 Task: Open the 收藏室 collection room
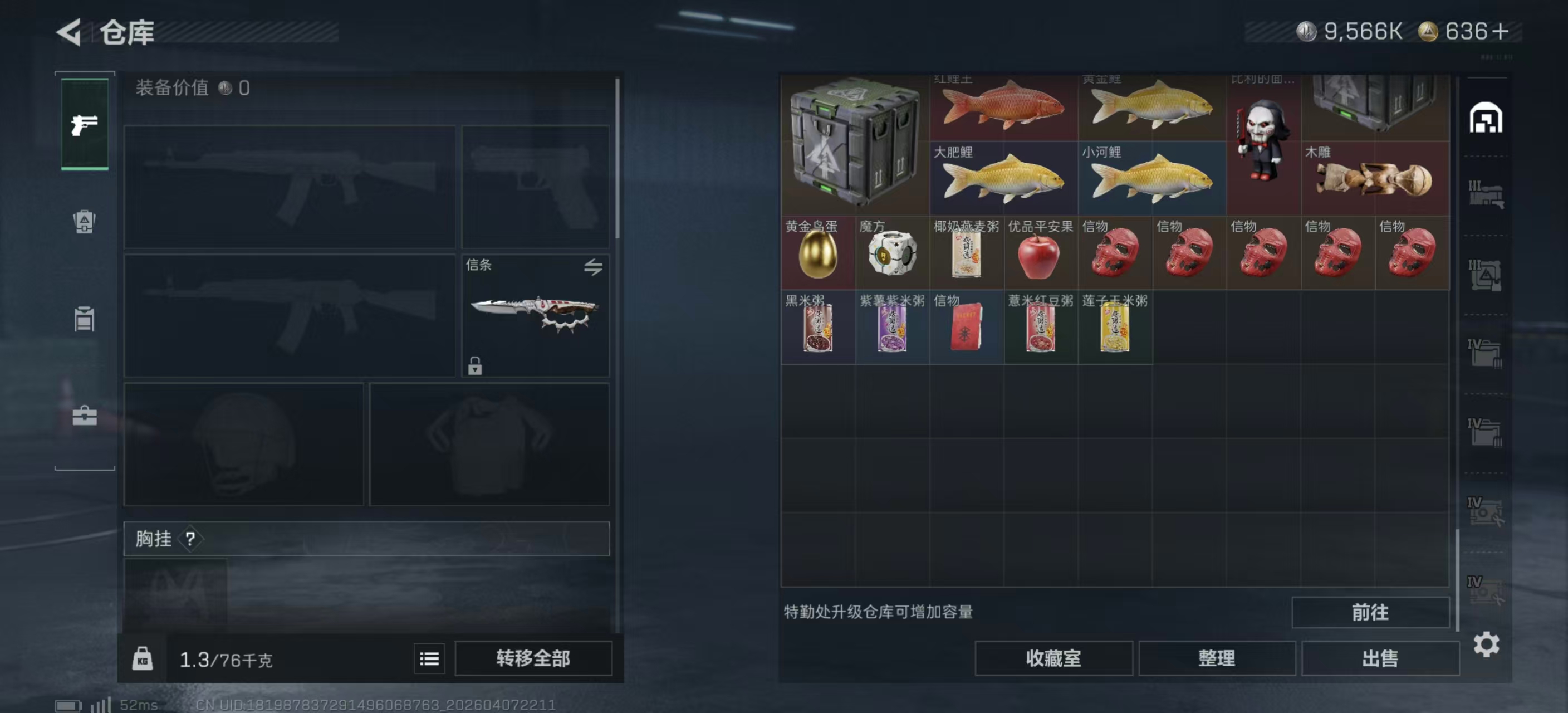click(x=1054, y=658)
